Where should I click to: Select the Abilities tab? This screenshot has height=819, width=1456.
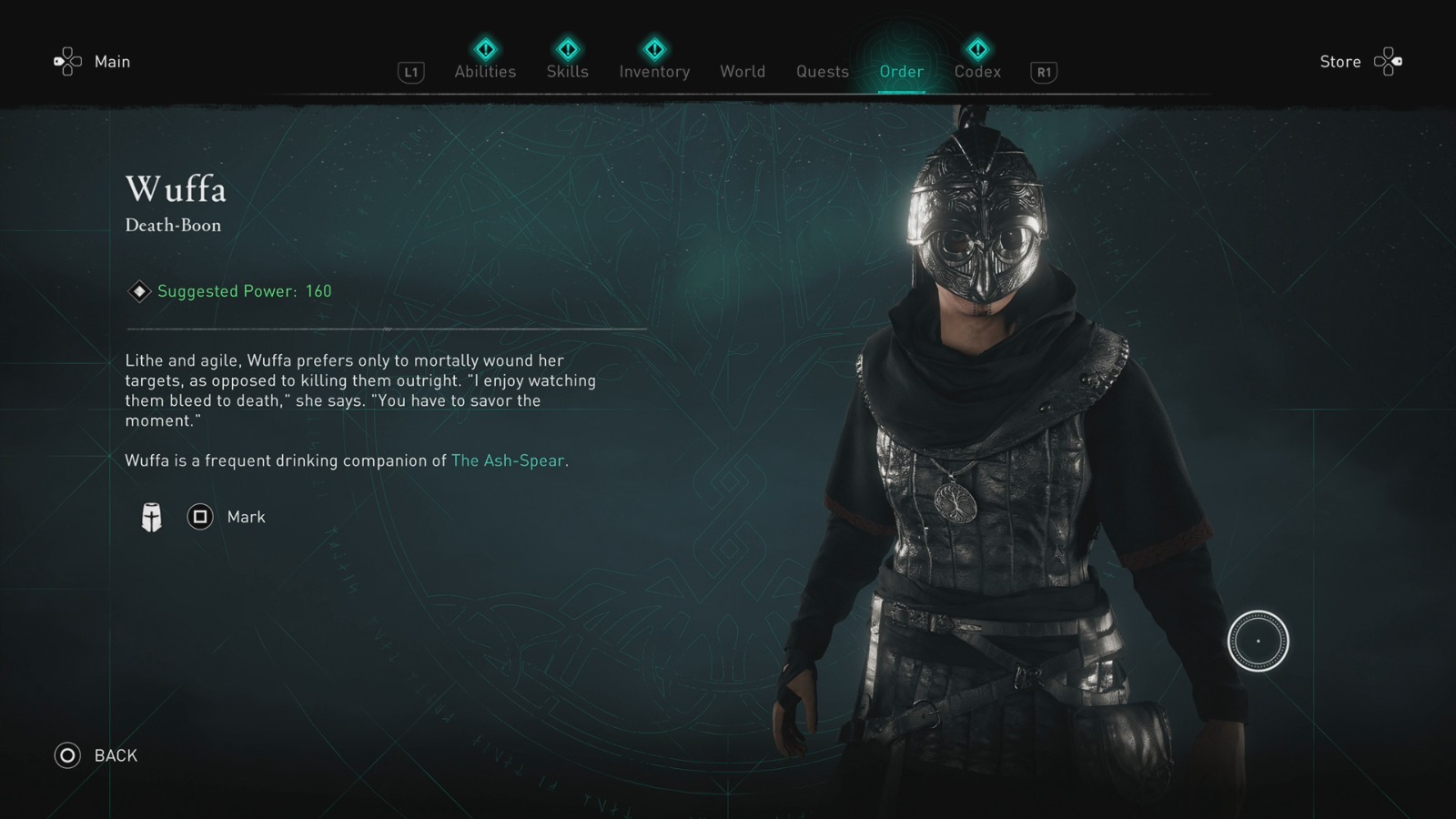tap(485, 72)
